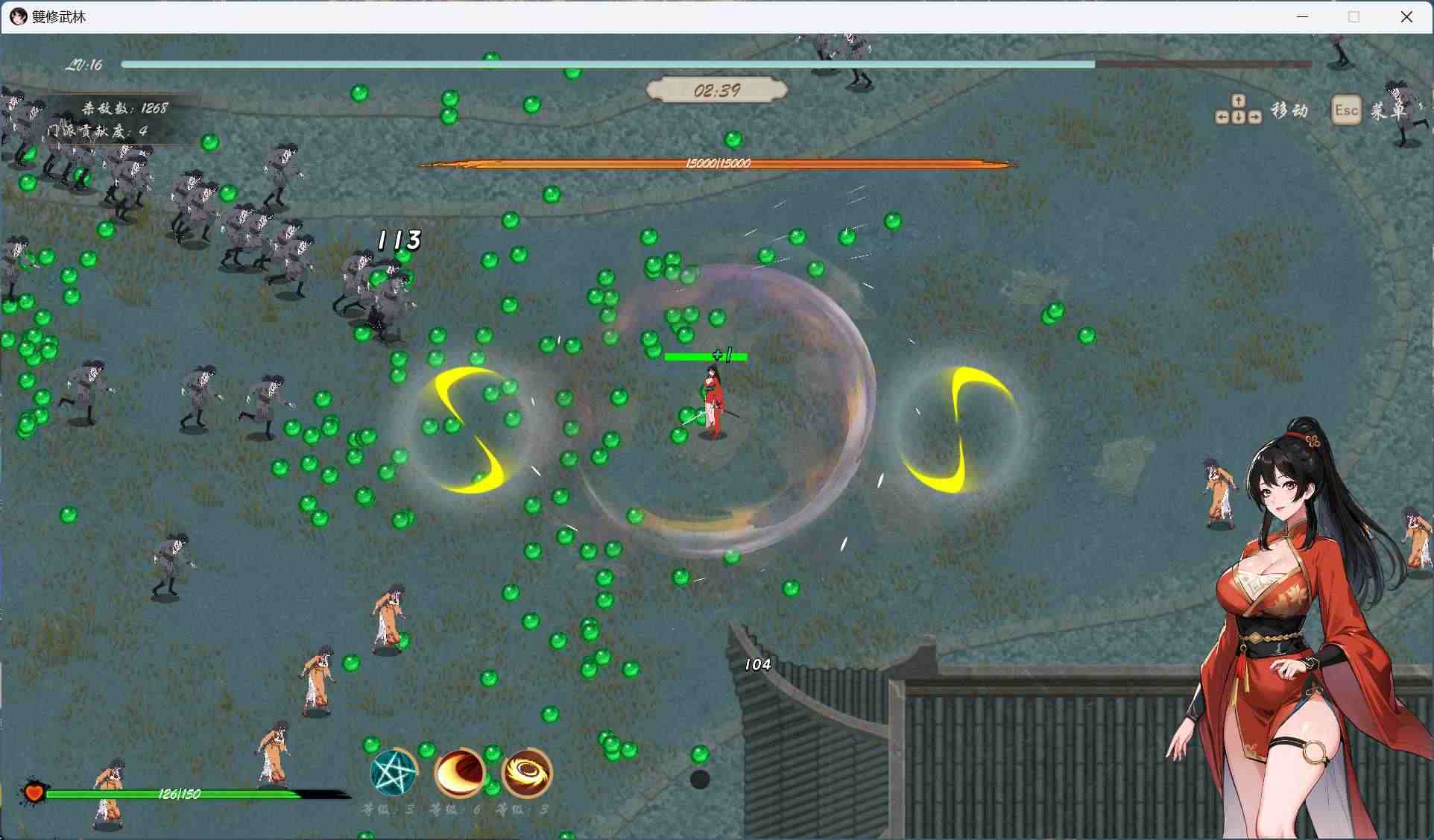The height and width of the screenshot is (840, 1434).
Task: Click the boss health bar showing 15000|15000
Action: pos(718,163)
